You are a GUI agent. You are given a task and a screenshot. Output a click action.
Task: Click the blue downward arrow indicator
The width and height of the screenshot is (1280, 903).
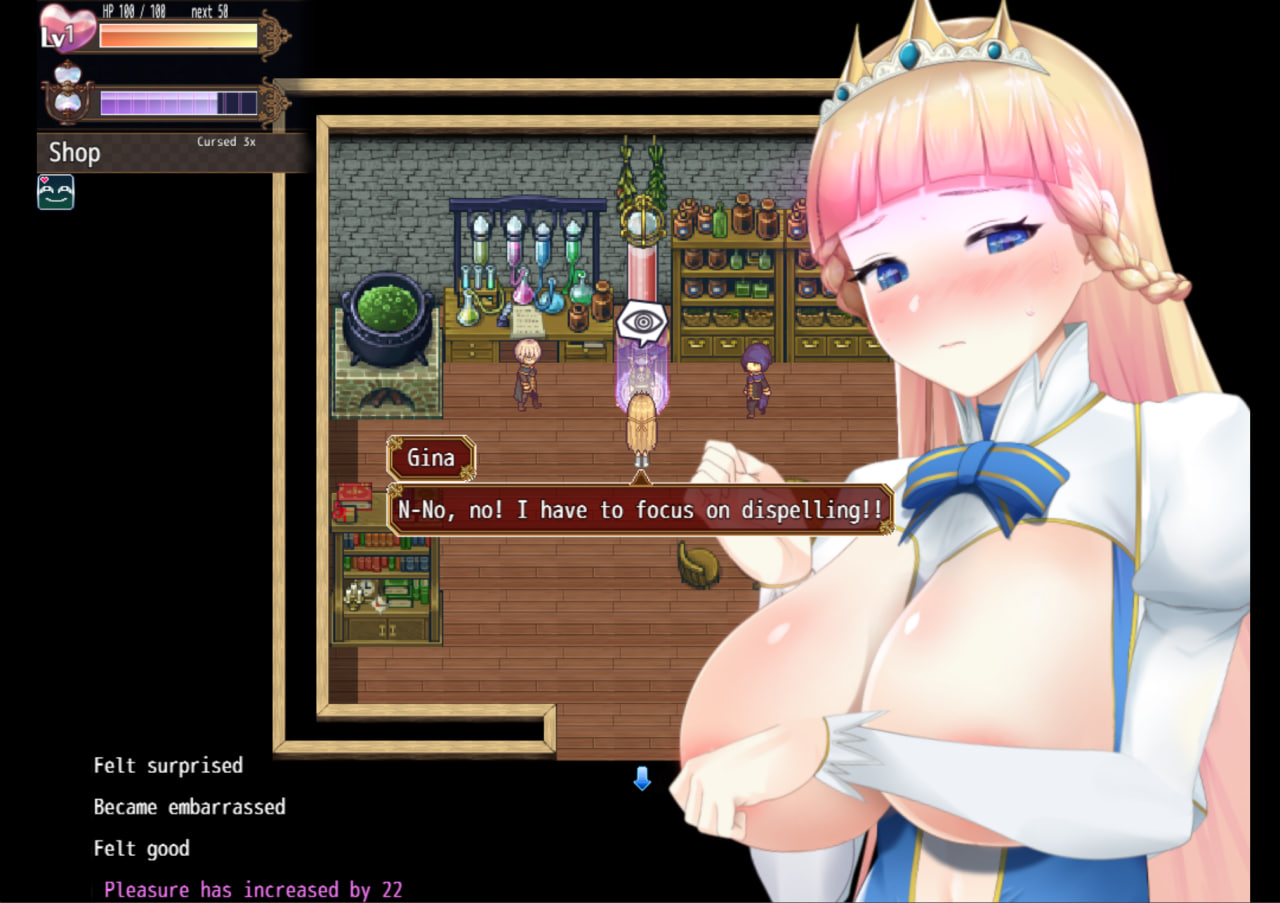coord(641,780)
